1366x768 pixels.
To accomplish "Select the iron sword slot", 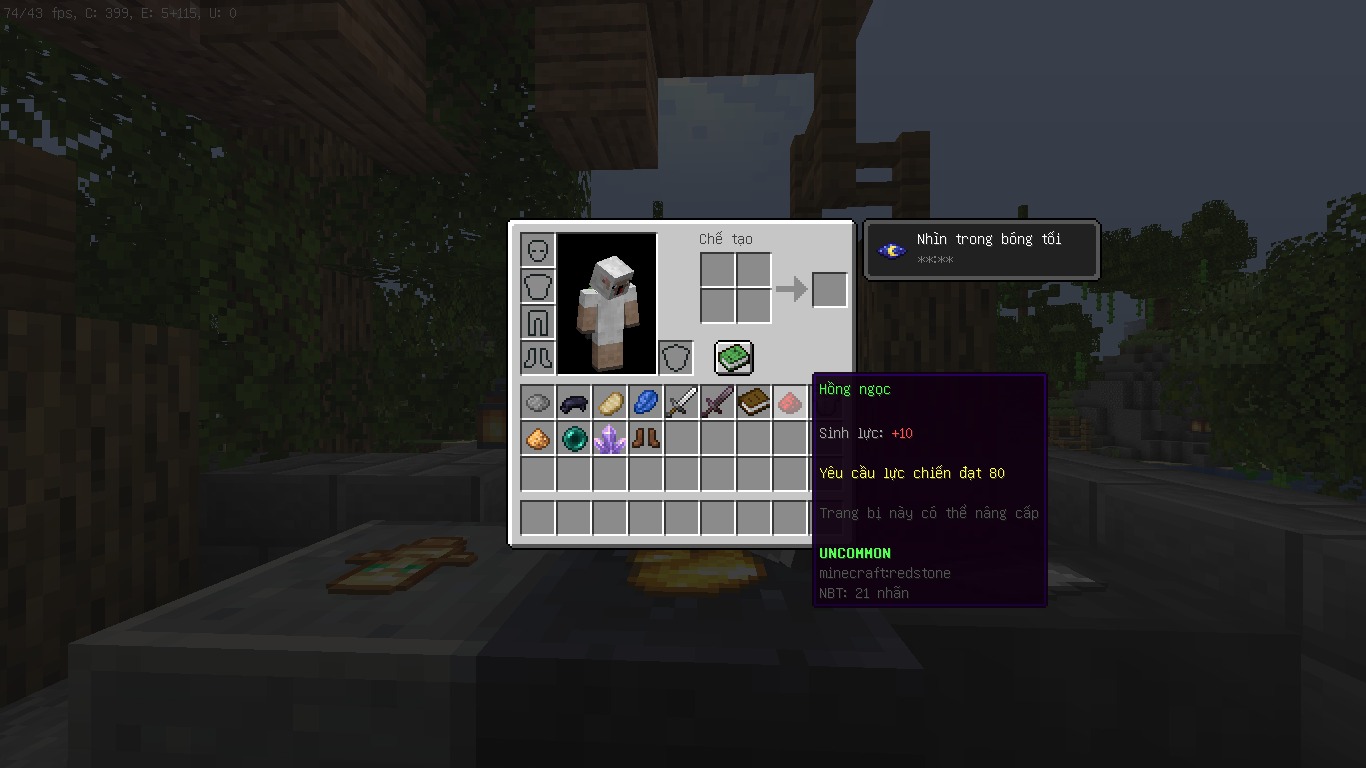I will pos(682,403).
